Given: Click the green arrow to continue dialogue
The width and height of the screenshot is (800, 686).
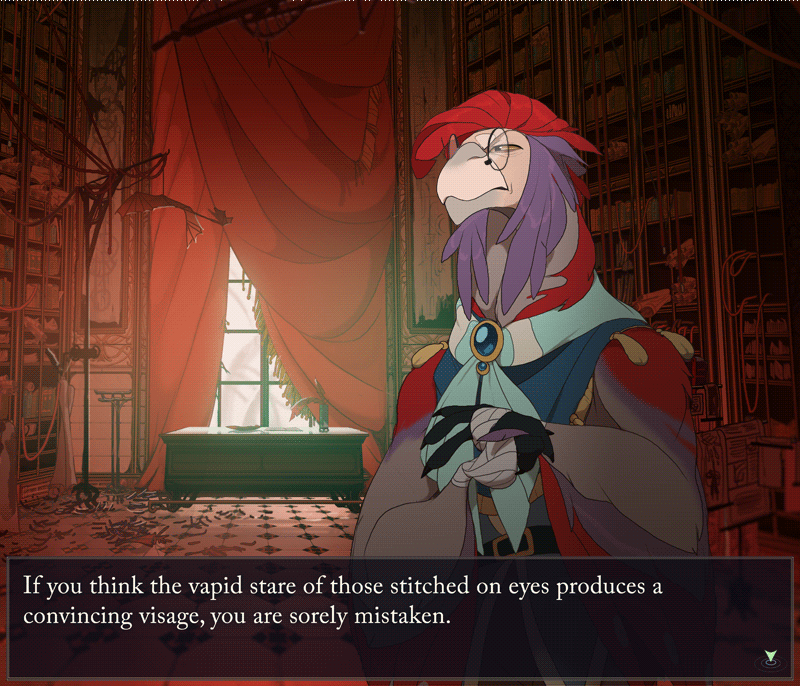Looking at the screenshot, I should pyautogui.click(x=769, y=656).
